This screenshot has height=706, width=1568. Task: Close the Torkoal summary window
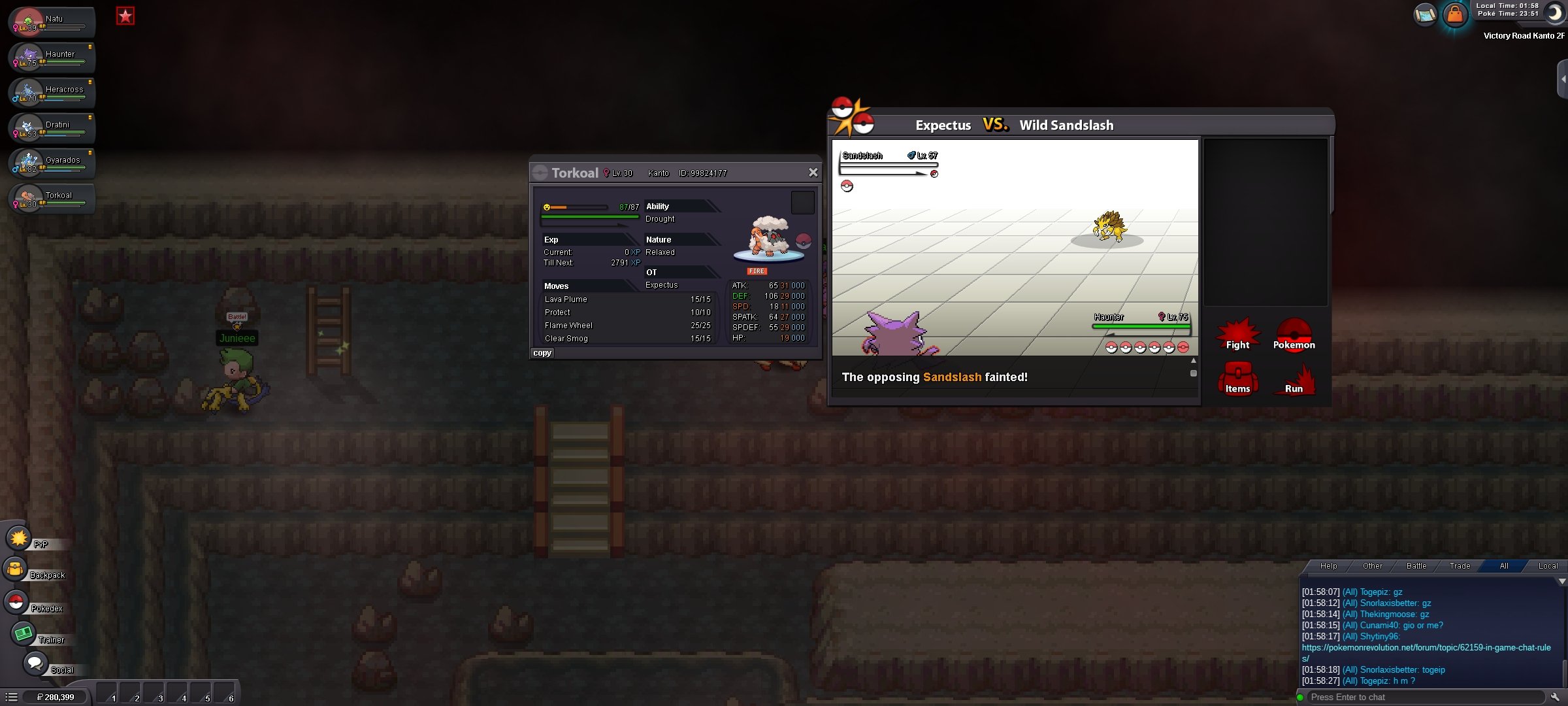813,173
